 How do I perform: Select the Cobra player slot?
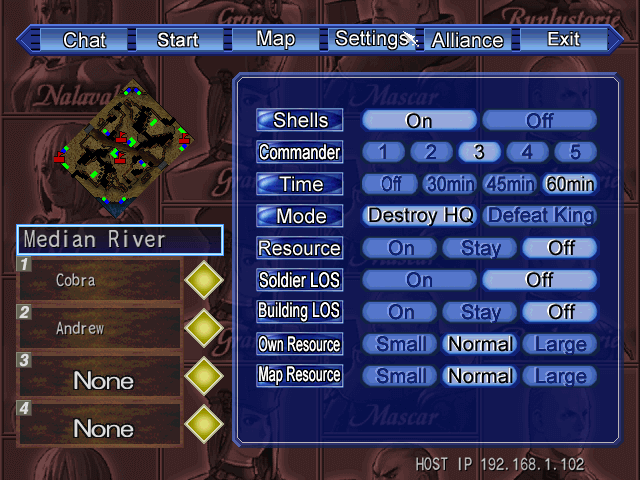click(98, 280)
